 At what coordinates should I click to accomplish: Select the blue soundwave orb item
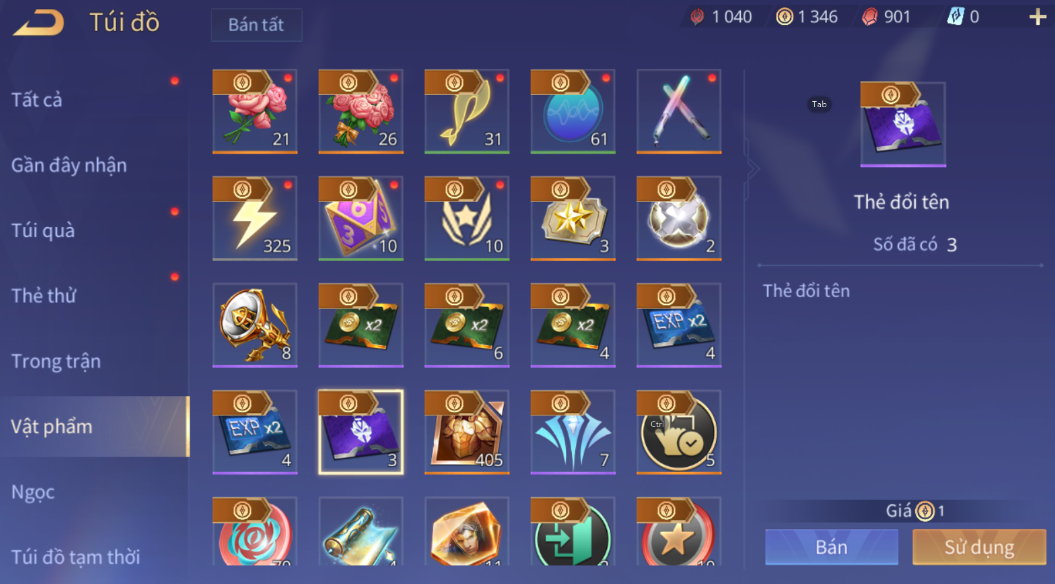(573, 112)
